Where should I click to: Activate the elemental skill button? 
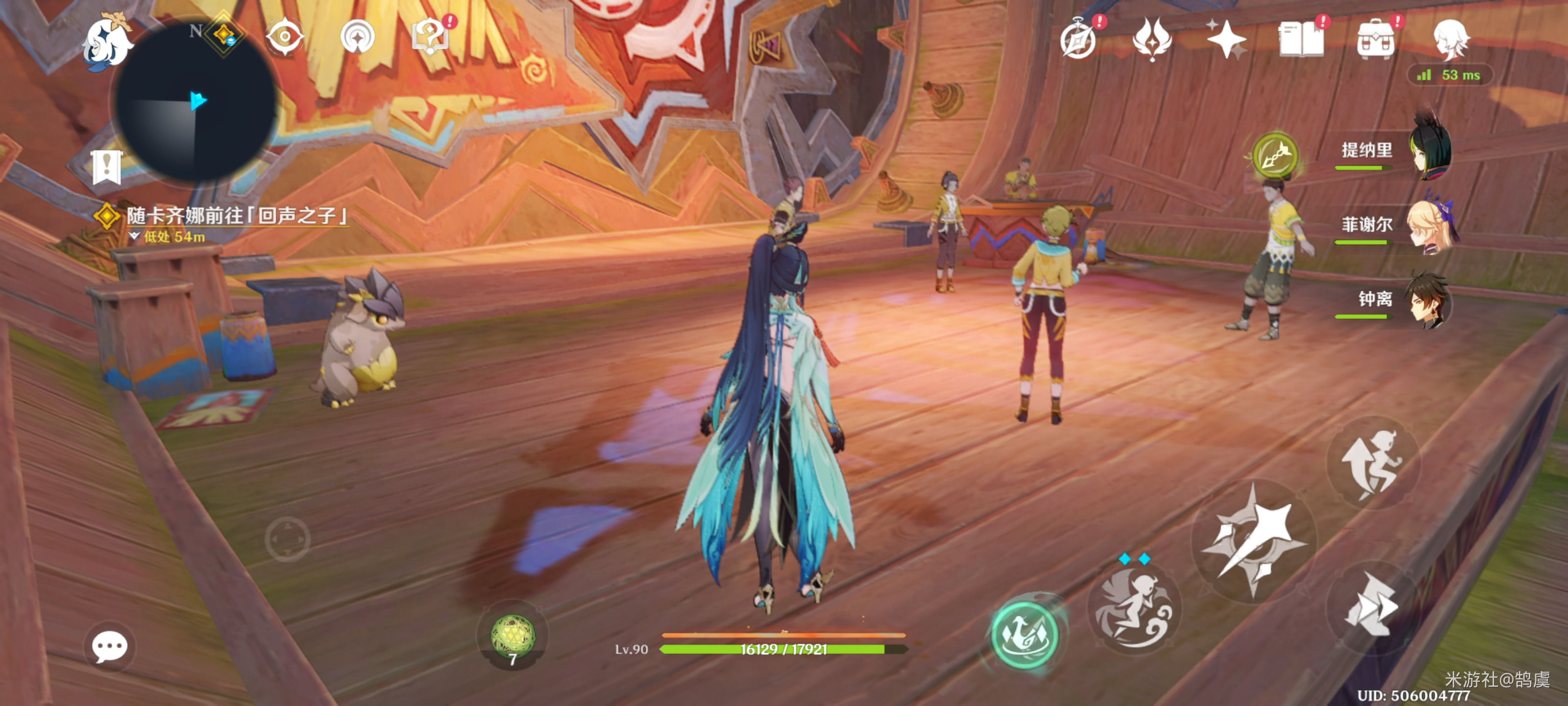click(1133, 608)
